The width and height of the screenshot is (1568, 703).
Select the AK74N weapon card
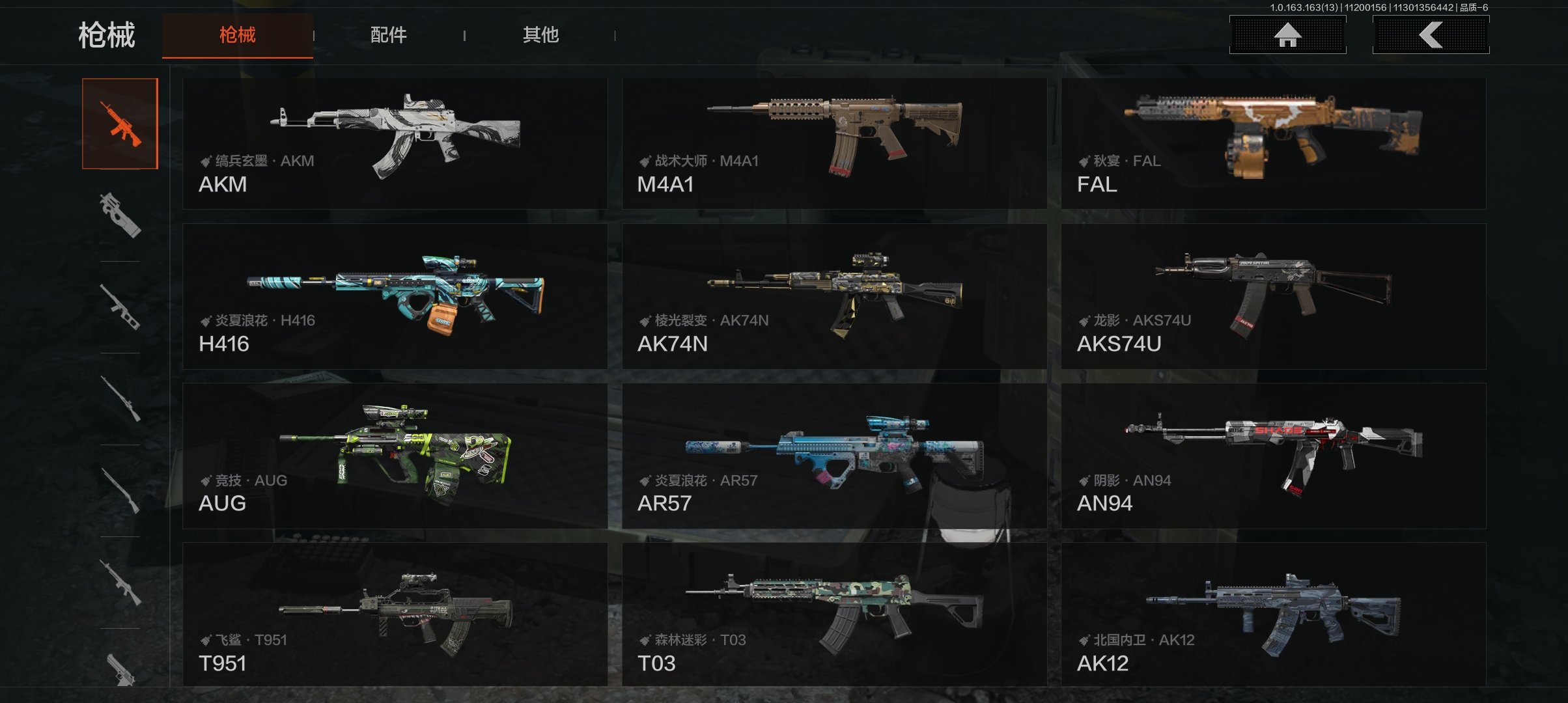[834, 297]
